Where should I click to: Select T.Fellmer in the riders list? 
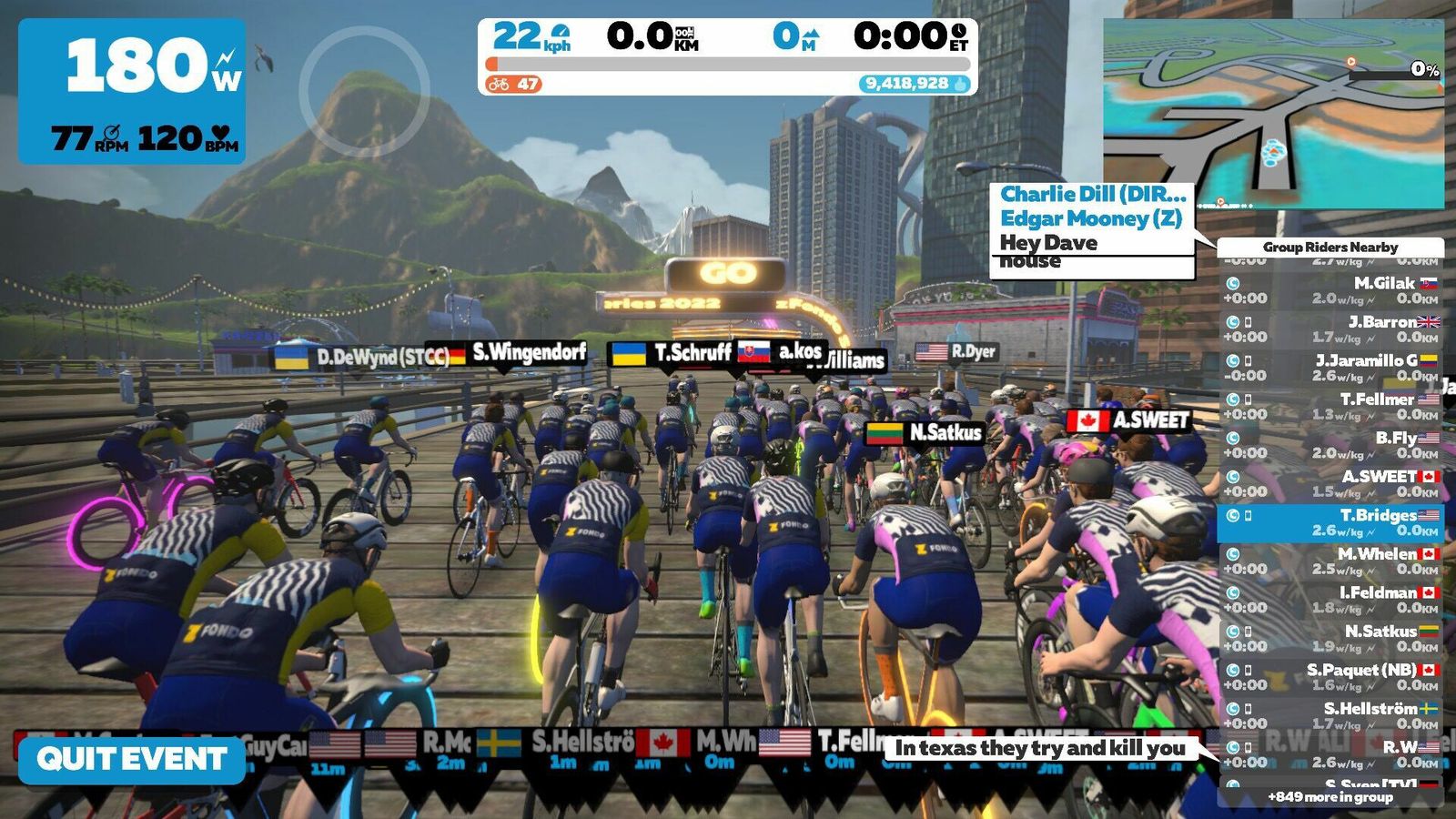1330,407
